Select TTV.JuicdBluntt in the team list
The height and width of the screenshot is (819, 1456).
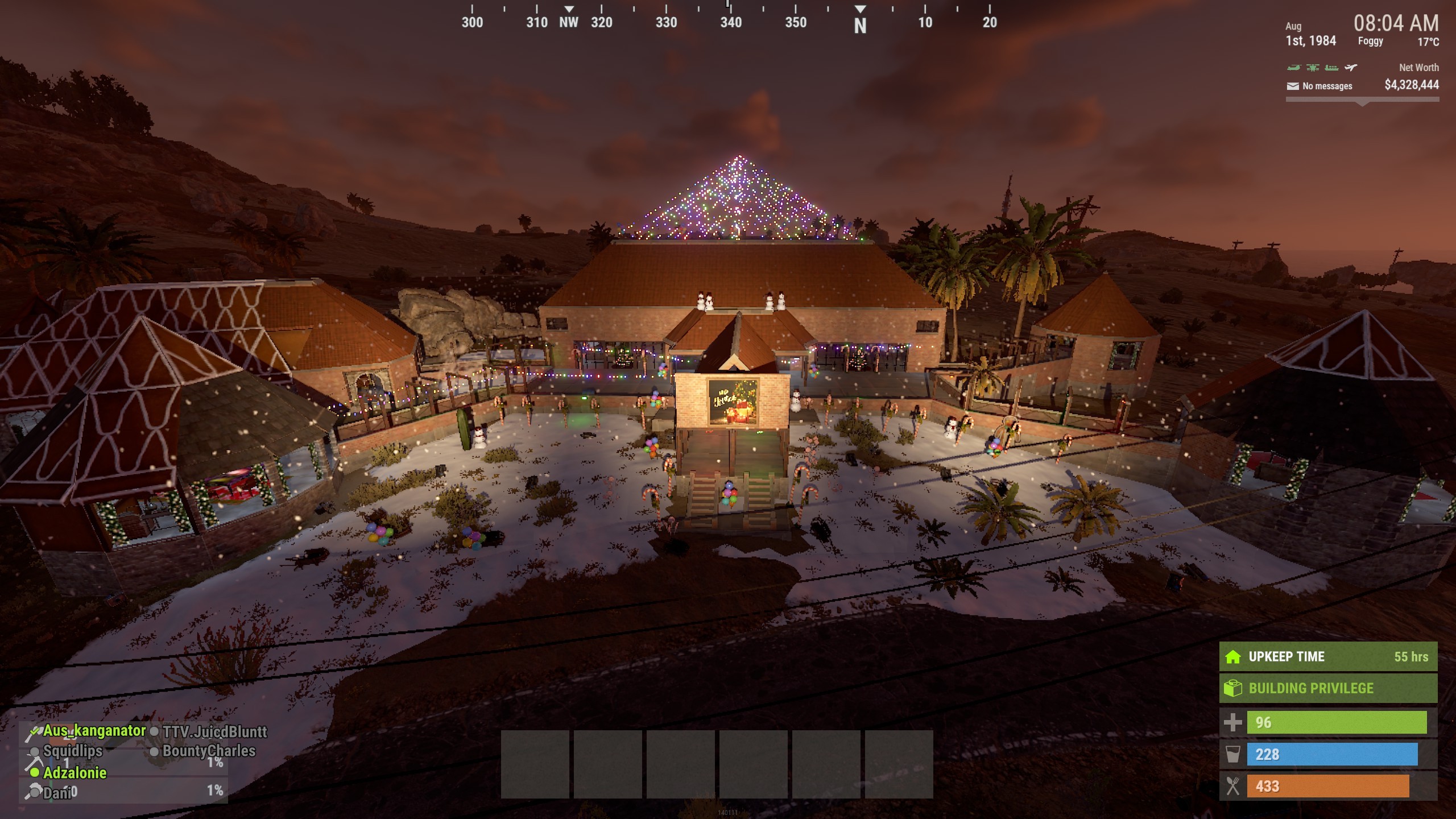214,732
